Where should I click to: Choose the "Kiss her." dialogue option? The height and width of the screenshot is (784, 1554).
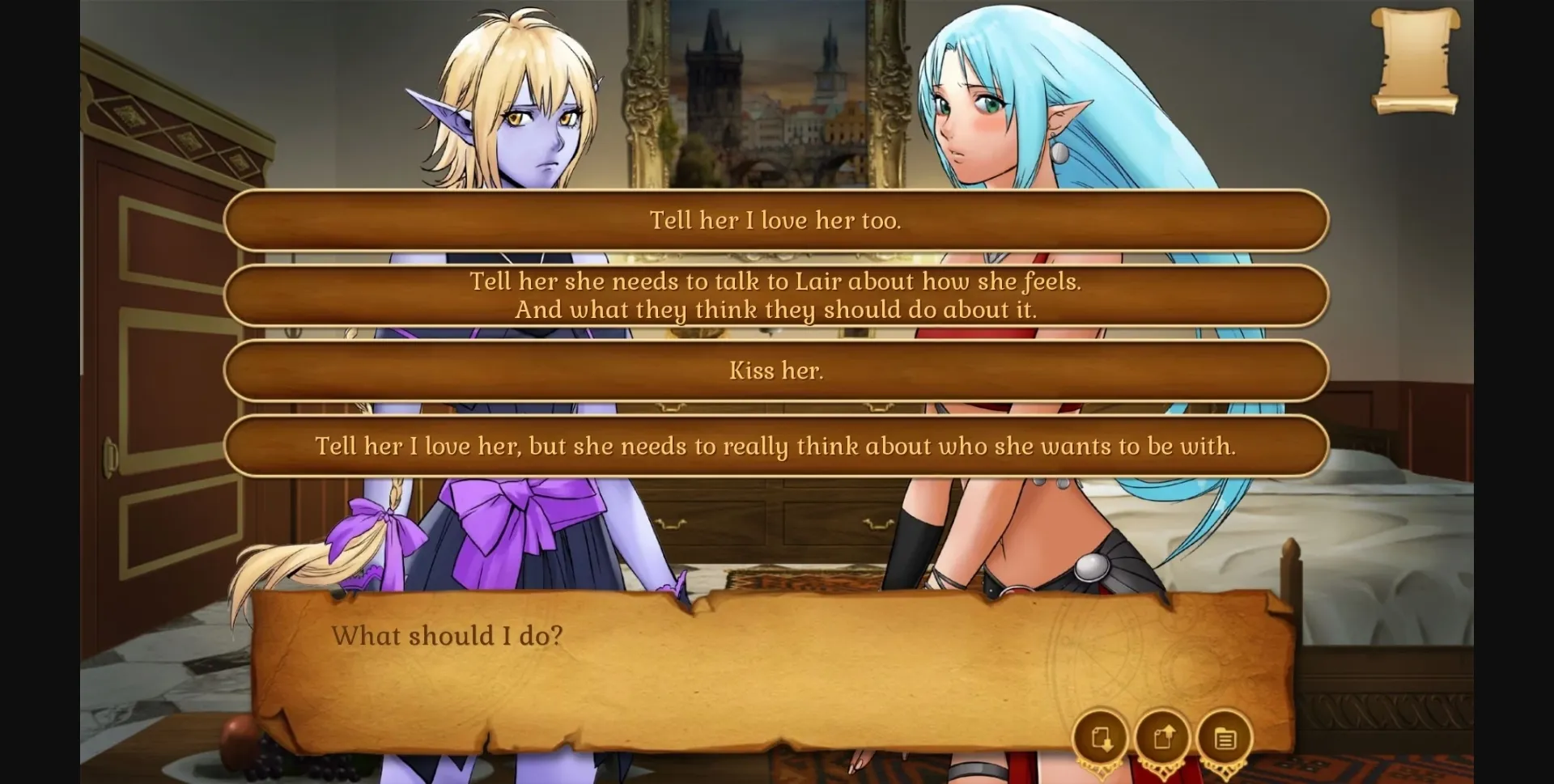pos(775,371)
